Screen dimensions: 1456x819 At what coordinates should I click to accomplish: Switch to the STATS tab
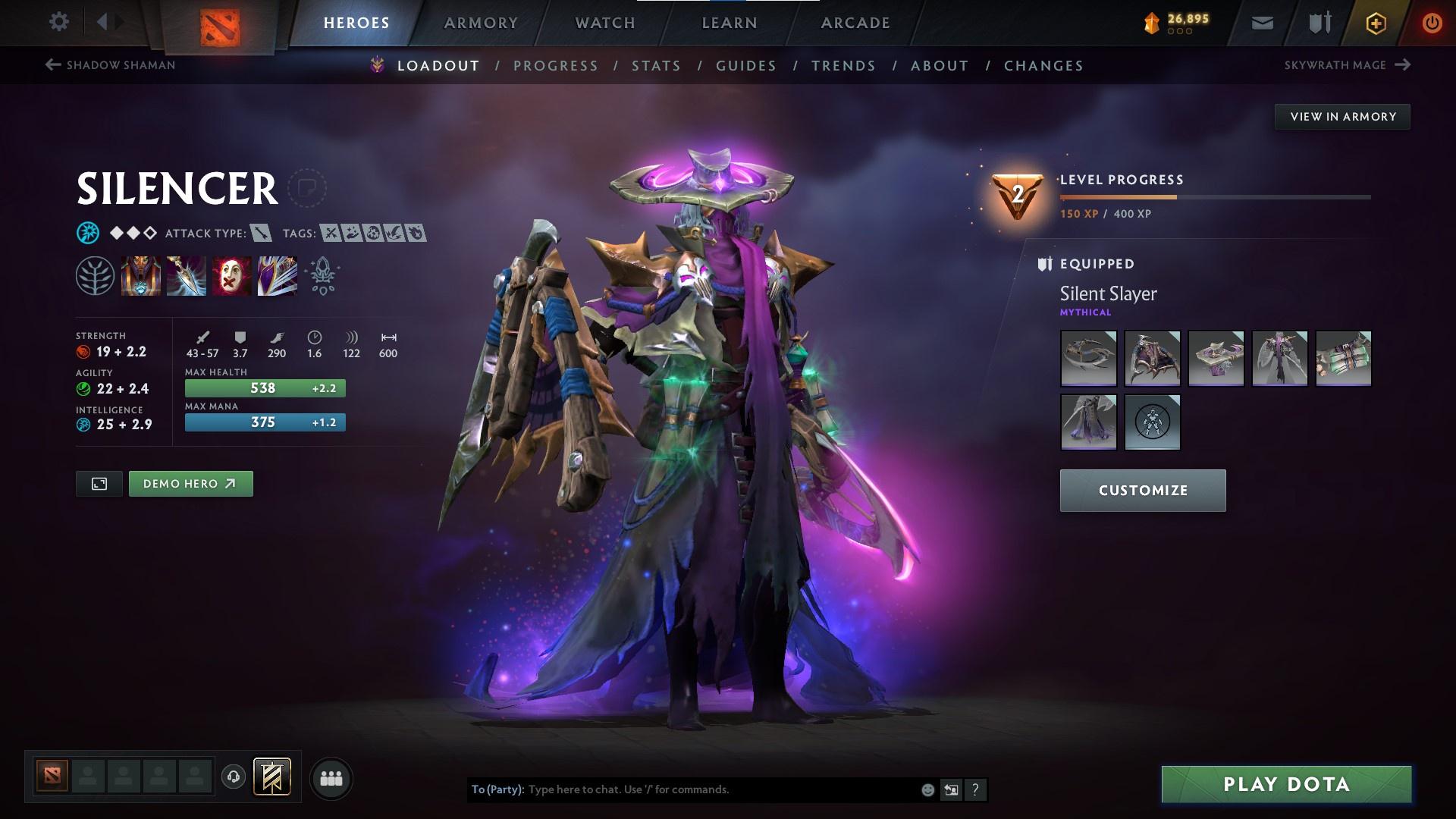click(657, 66)
